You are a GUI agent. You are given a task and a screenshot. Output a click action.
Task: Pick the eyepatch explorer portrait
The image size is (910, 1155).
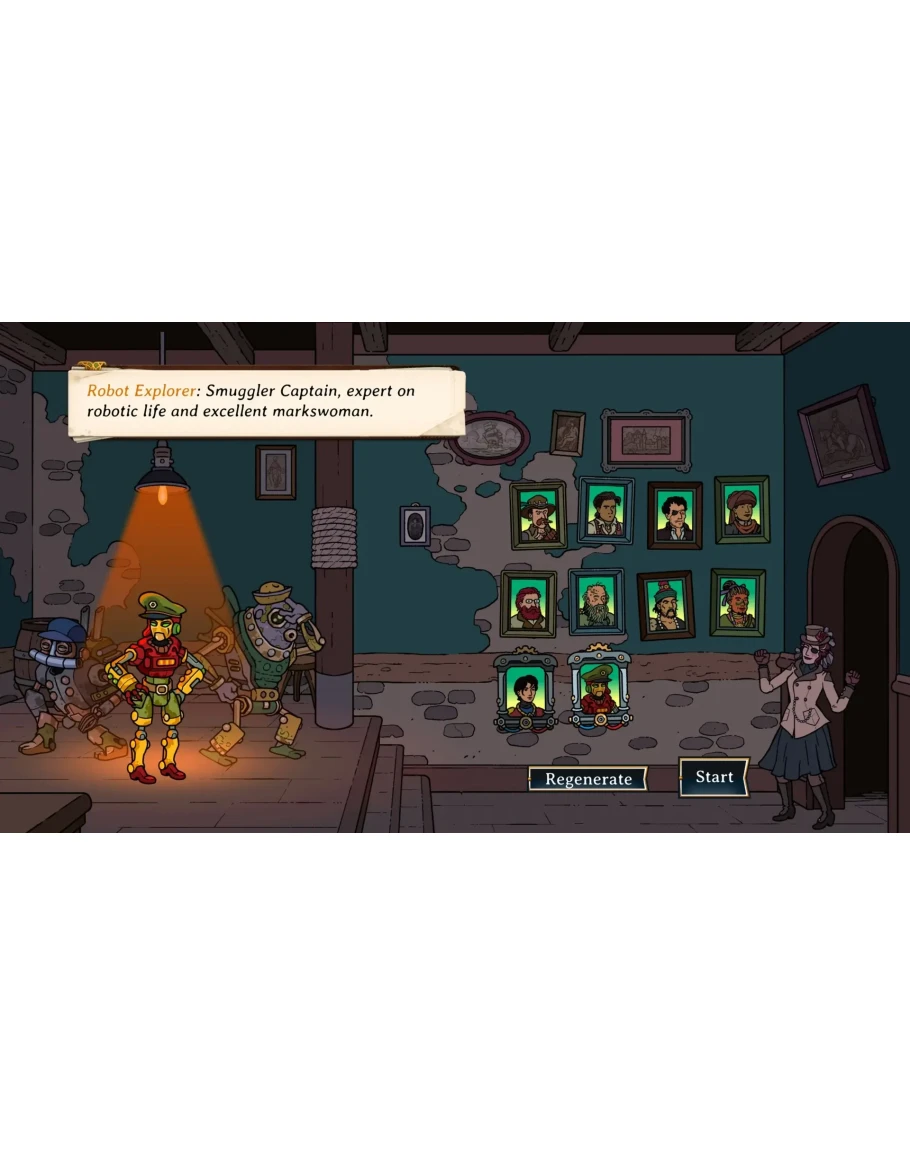[x=674, y=516]
